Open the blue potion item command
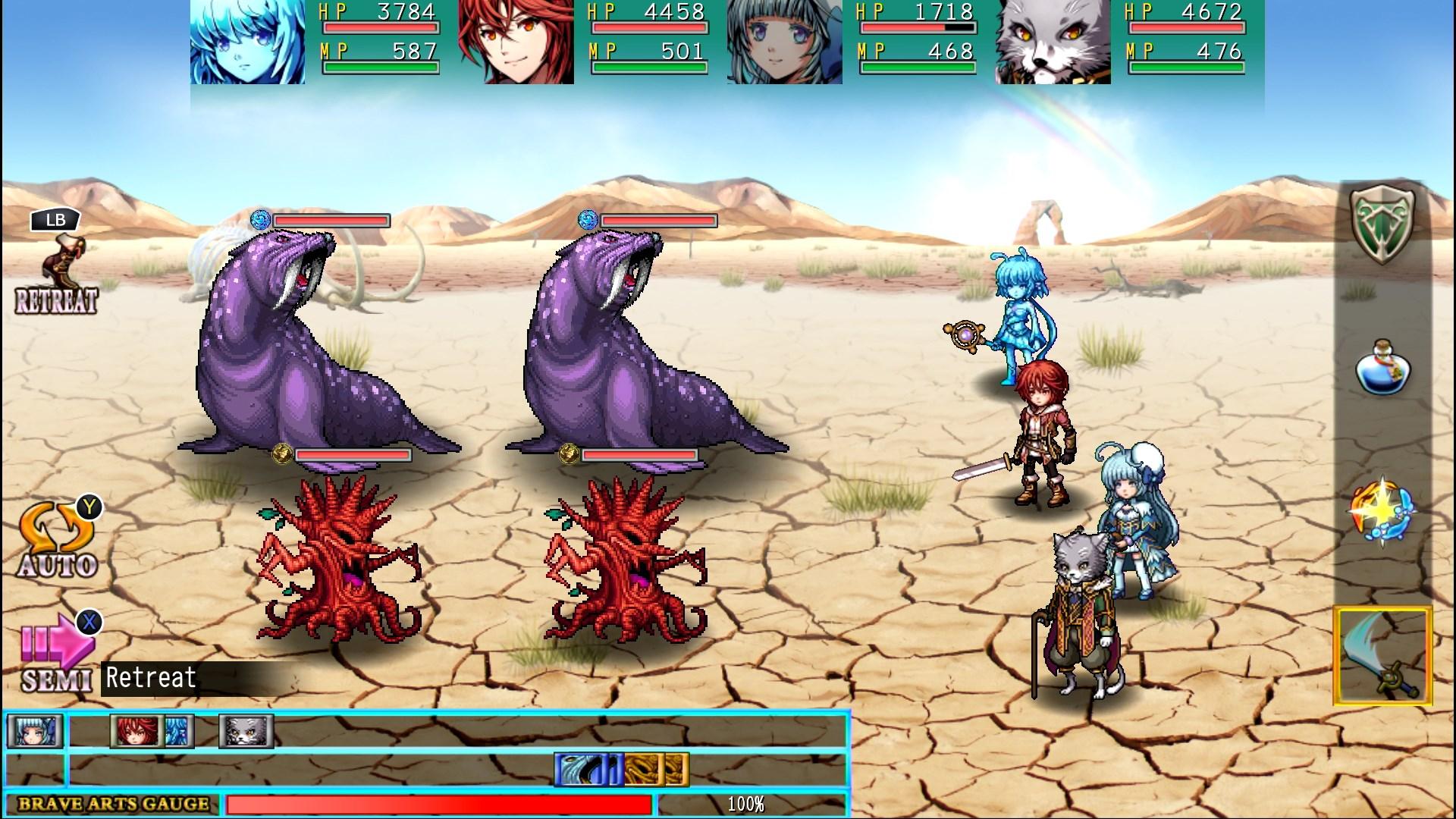 (1382, 368)
